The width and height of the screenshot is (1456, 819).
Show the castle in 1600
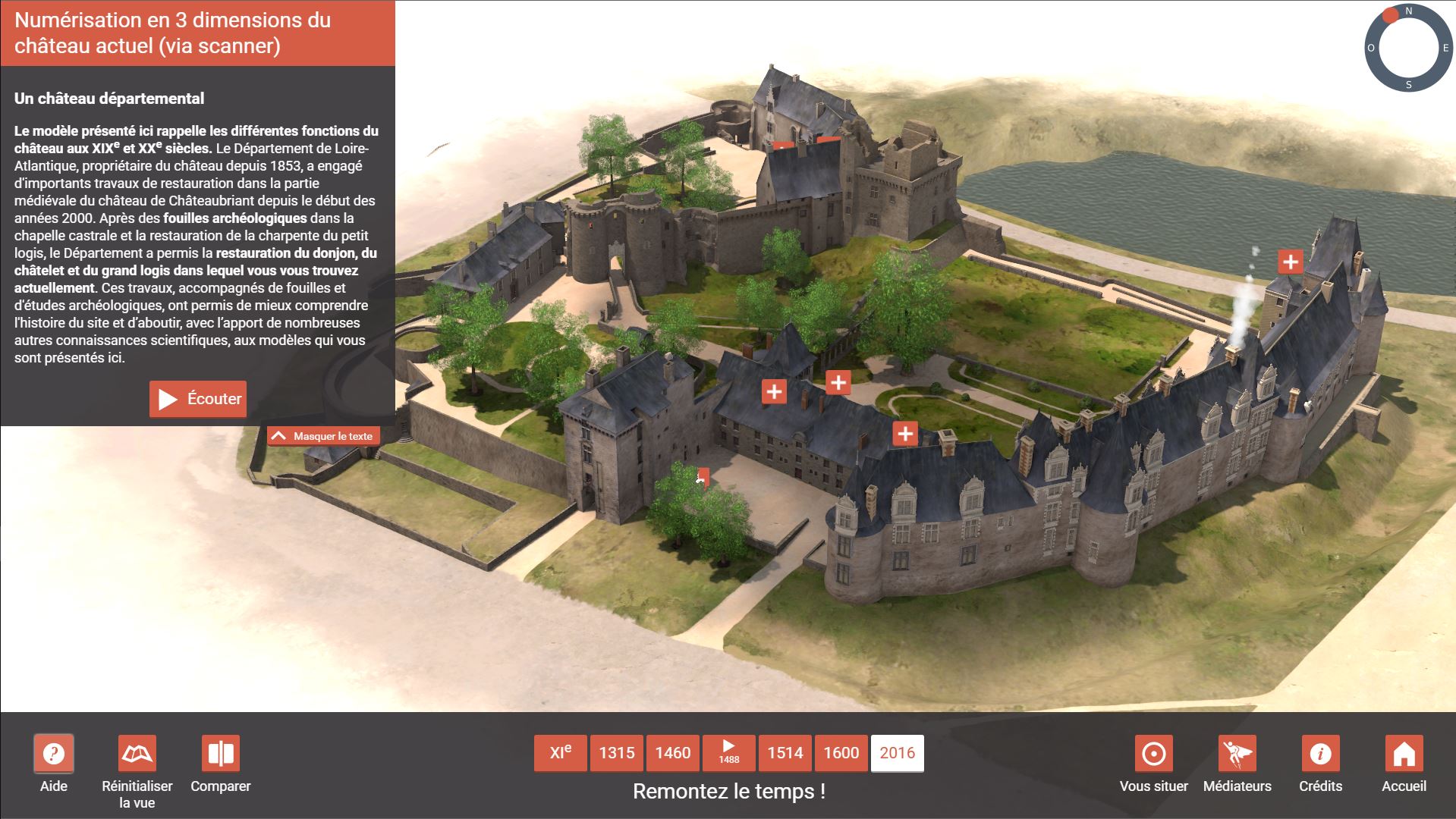[841, 753]
